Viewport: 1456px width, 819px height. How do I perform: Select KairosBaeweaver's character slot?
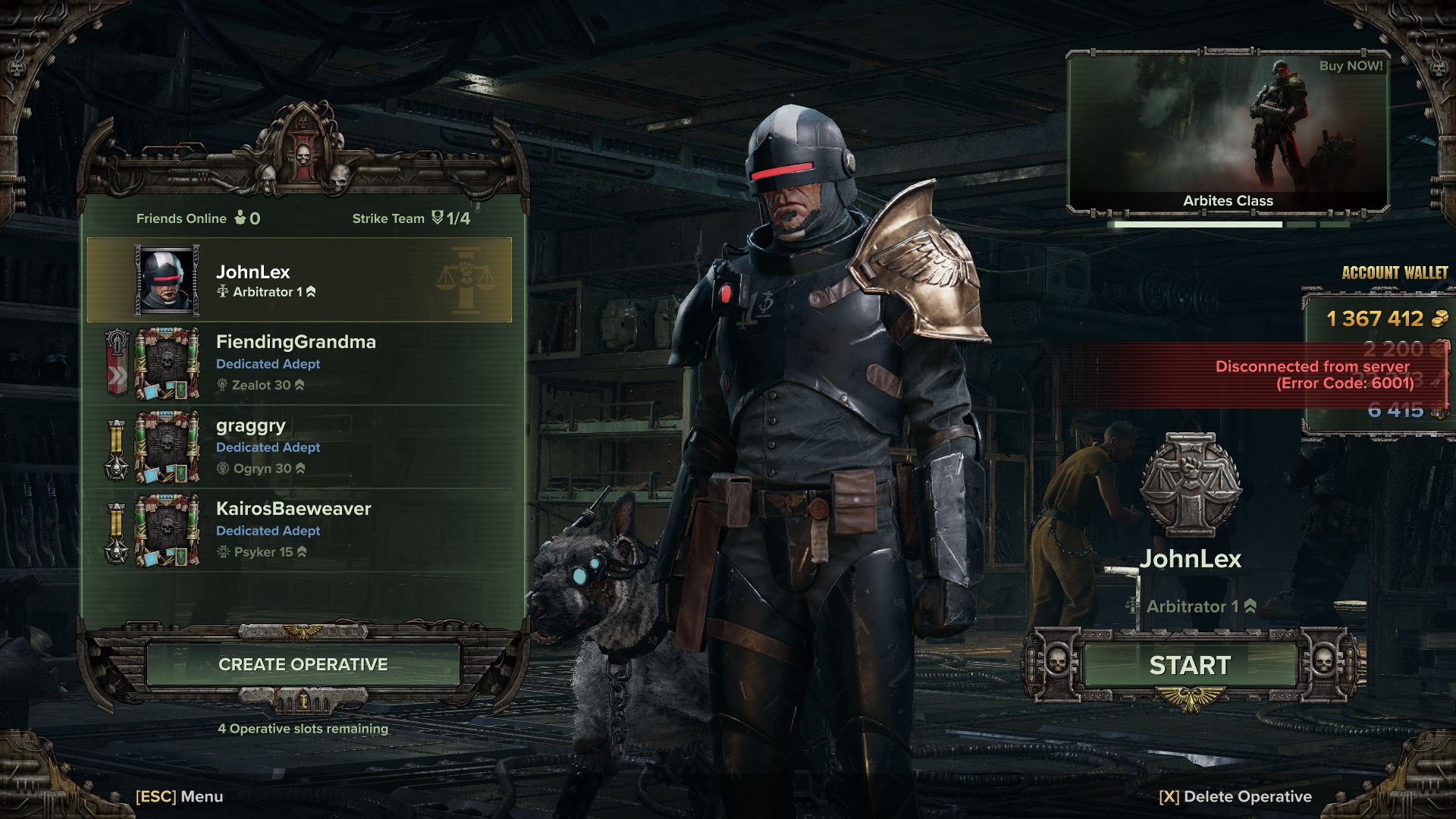tap(303, 530)
